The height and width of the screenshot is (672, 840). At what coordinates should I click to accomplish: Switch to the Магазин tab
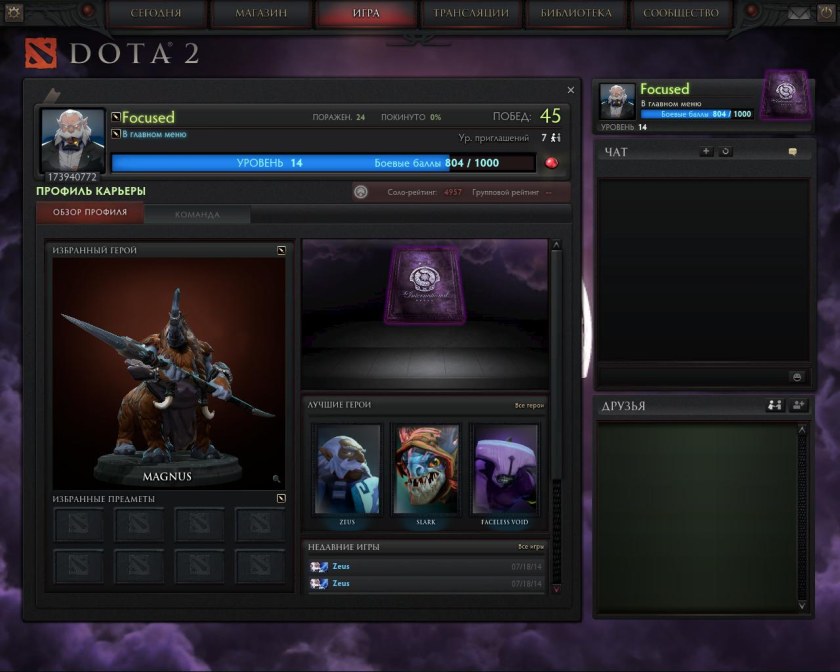(x=261, y=13)
